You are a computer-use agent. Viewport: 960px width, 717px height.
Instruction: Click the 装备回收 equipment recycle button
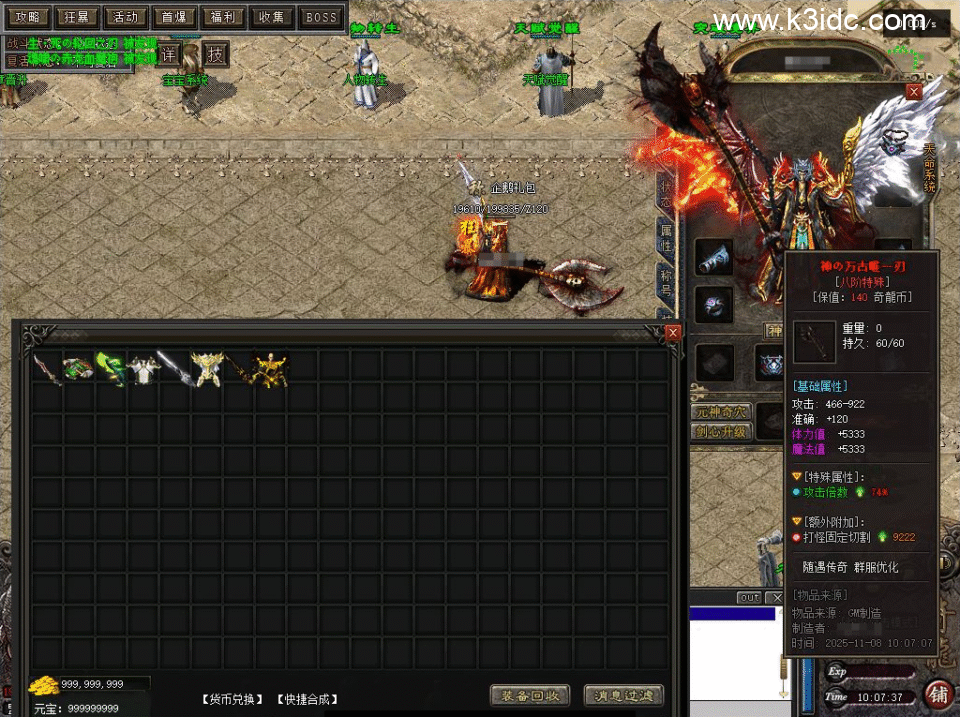[530, 696]
